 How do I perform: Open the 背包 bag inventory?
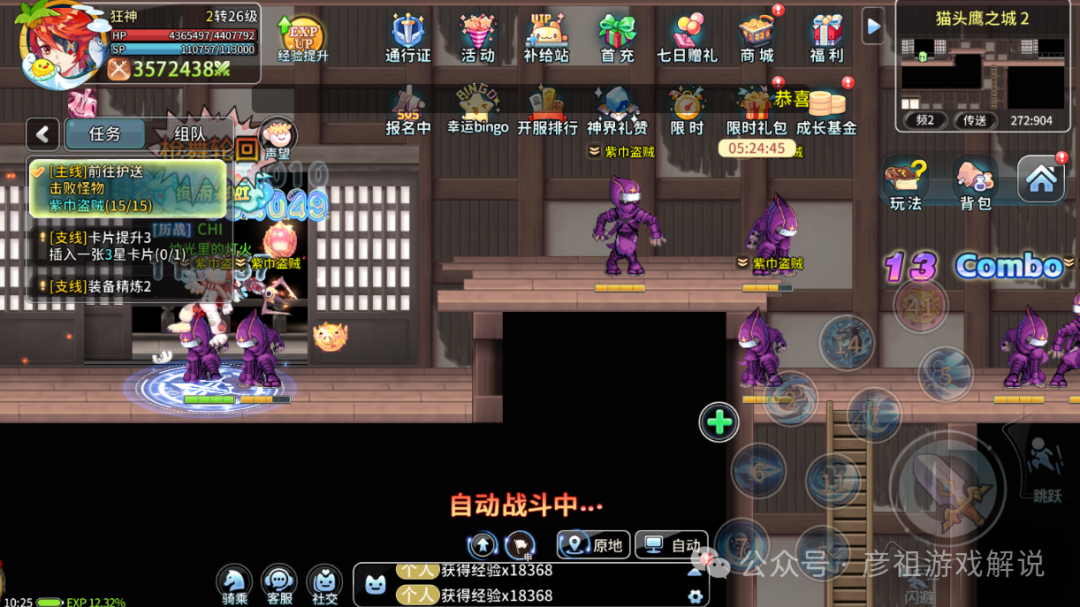[975, 185]
